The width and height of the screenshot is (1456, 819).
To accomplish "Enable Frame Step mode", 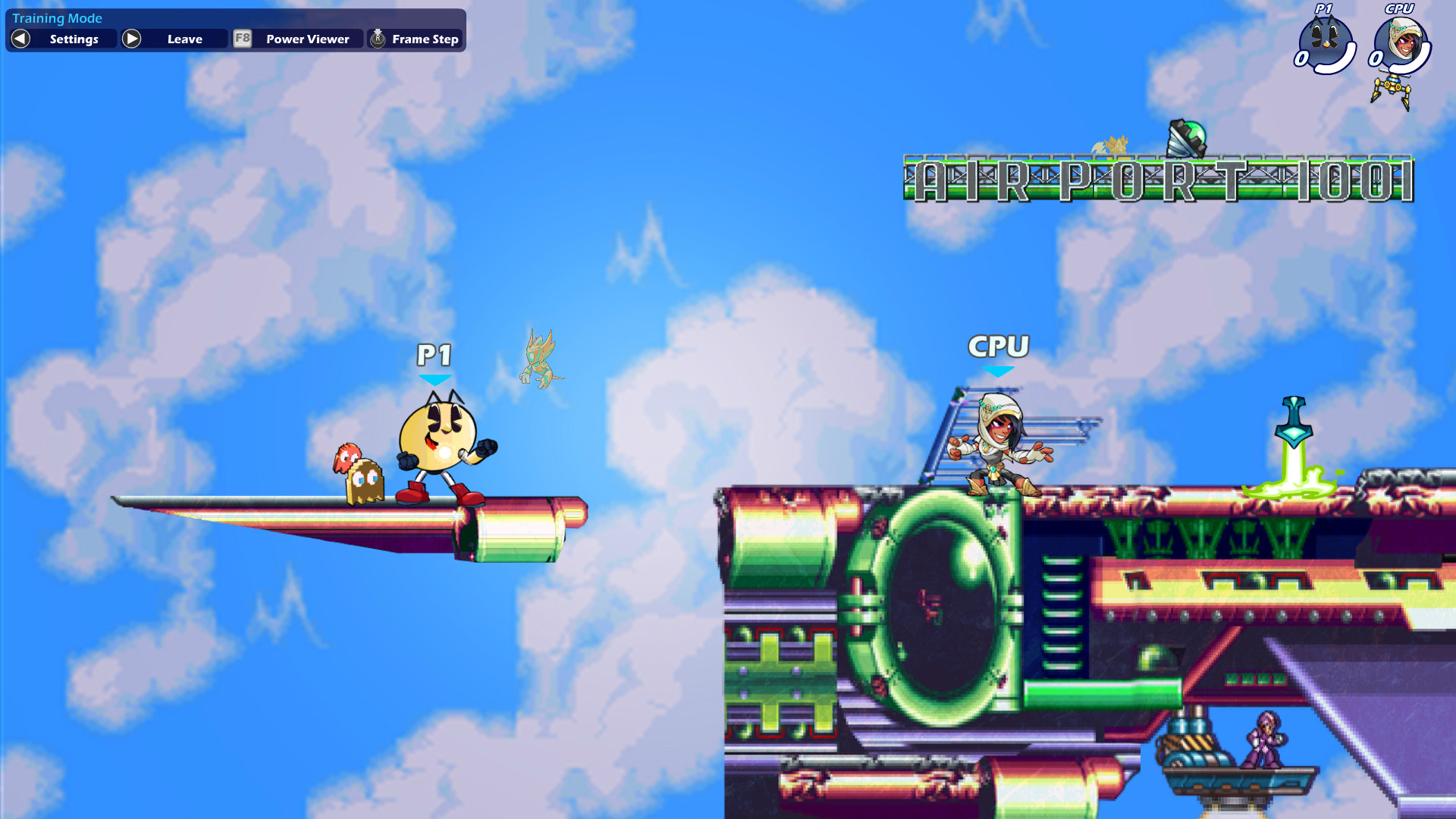I will coord(425,39).
